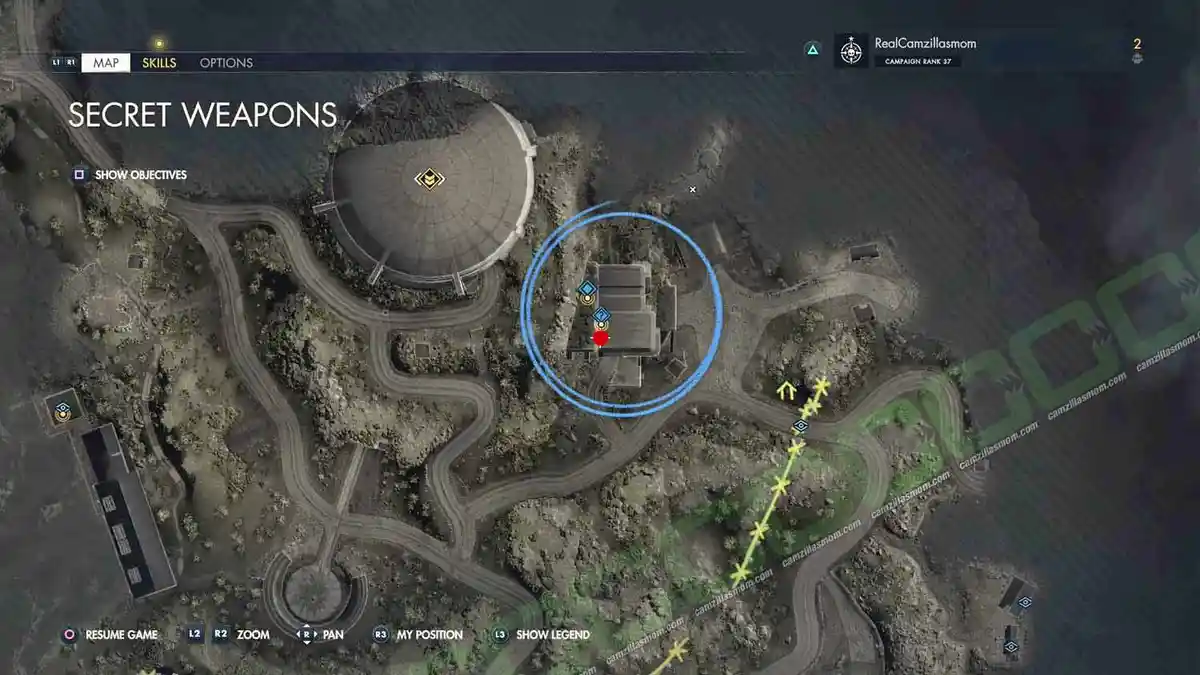The height and width of the screenshot is (675, 1200).
Task: Click the marker beside the long dock building
Action: 63,410
